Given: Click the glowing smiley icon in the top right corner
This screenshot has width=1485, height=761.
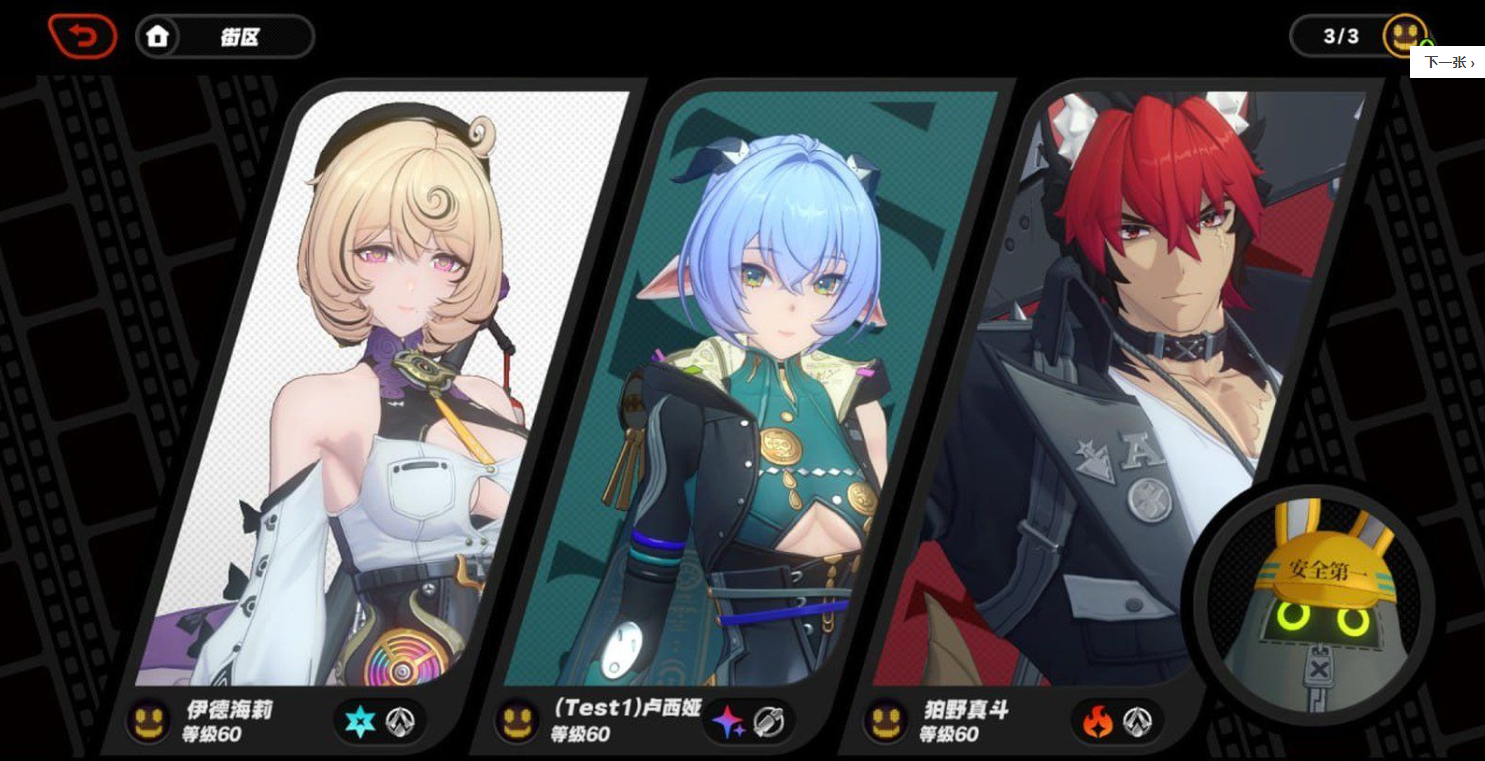Looking at the screenshot, I should point(1406,33).
